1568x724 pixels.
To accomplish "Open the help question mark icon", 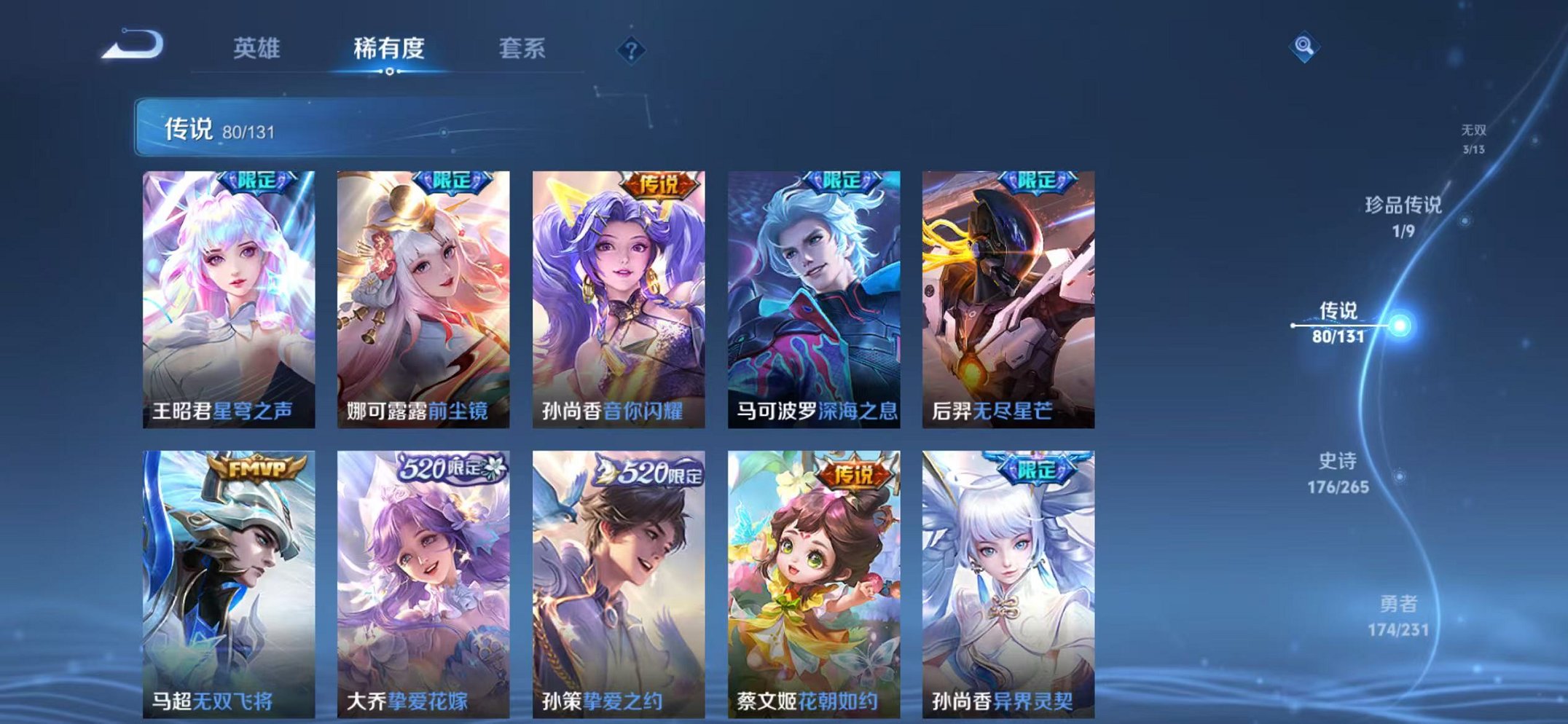I will coord(632,50).
